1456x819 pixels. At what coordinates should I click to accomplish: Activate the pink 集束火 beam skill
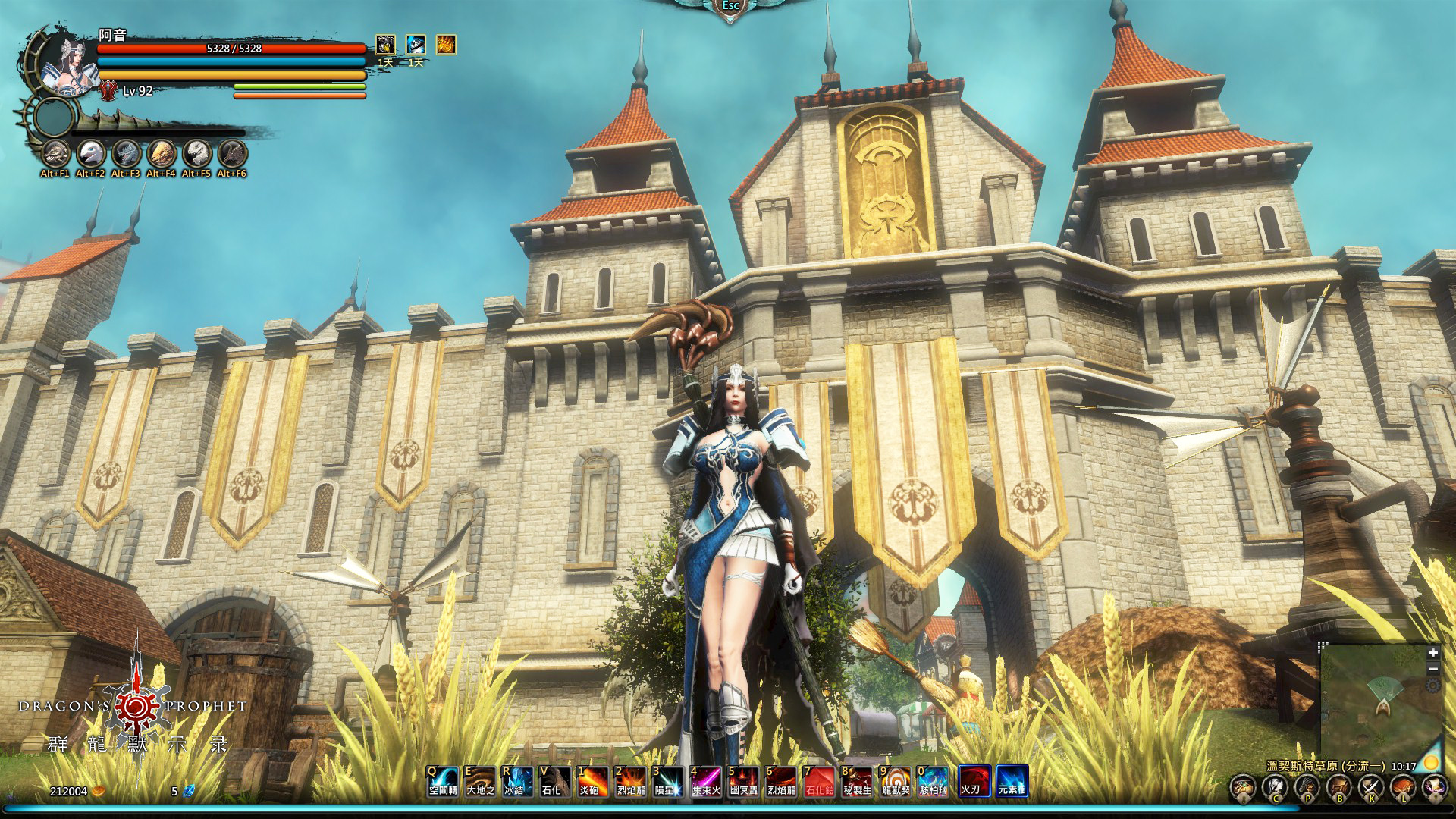click(705, 781)
